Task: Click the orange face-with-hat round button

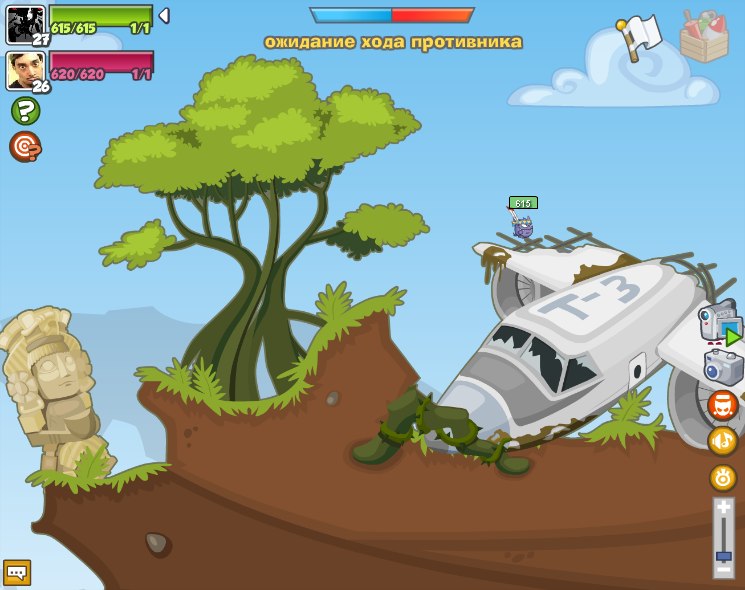Action: pyautogui.click(x=723, y=405)
